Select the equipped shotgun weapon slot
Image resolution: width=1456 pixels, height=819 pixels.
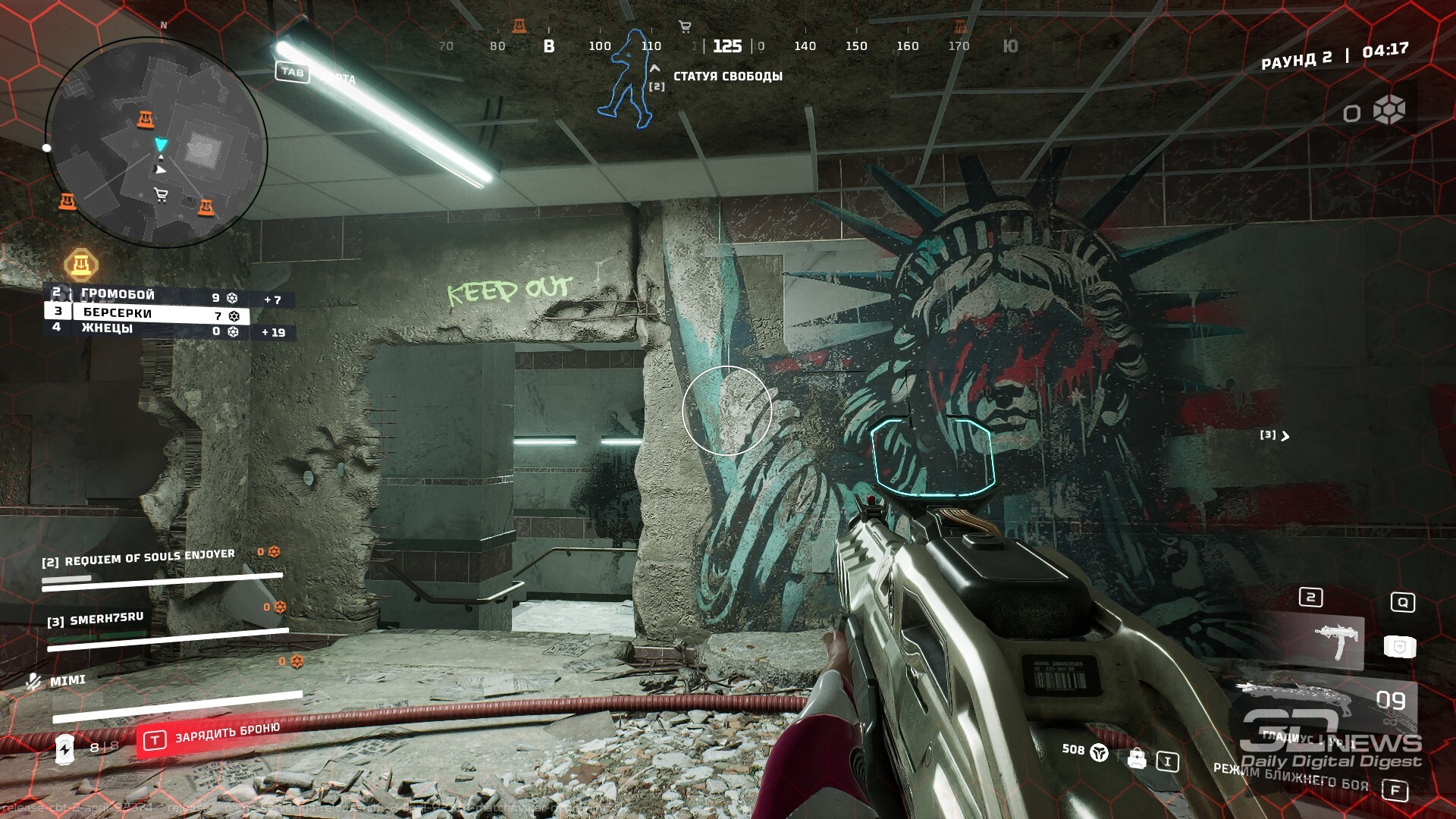(x=1297, y=699)
